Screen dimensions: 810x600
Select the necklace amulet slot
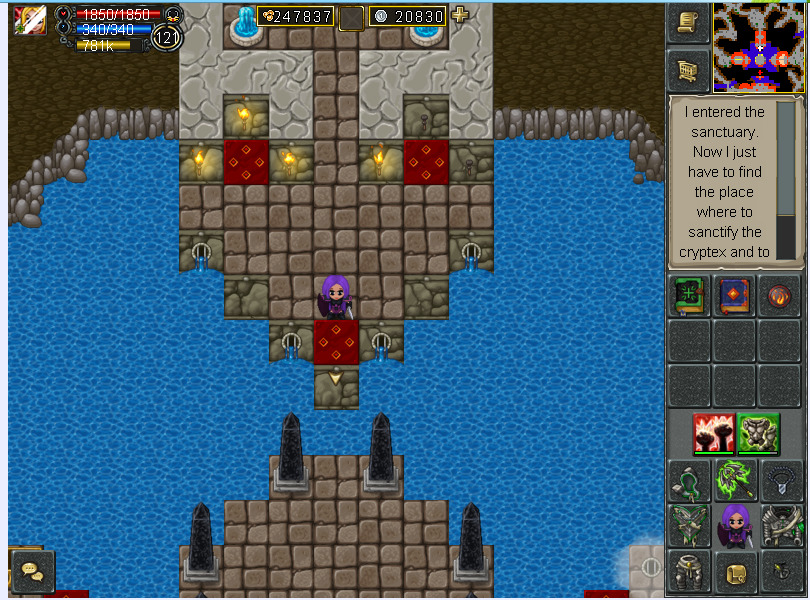coord(780,481)
